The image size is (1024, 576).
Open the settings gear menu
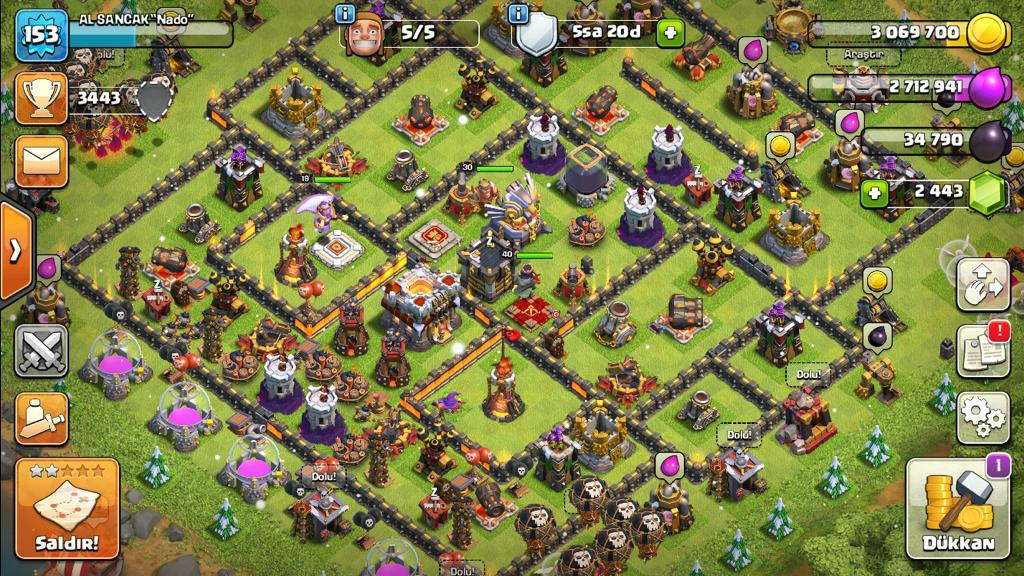[x=982, y=417]
